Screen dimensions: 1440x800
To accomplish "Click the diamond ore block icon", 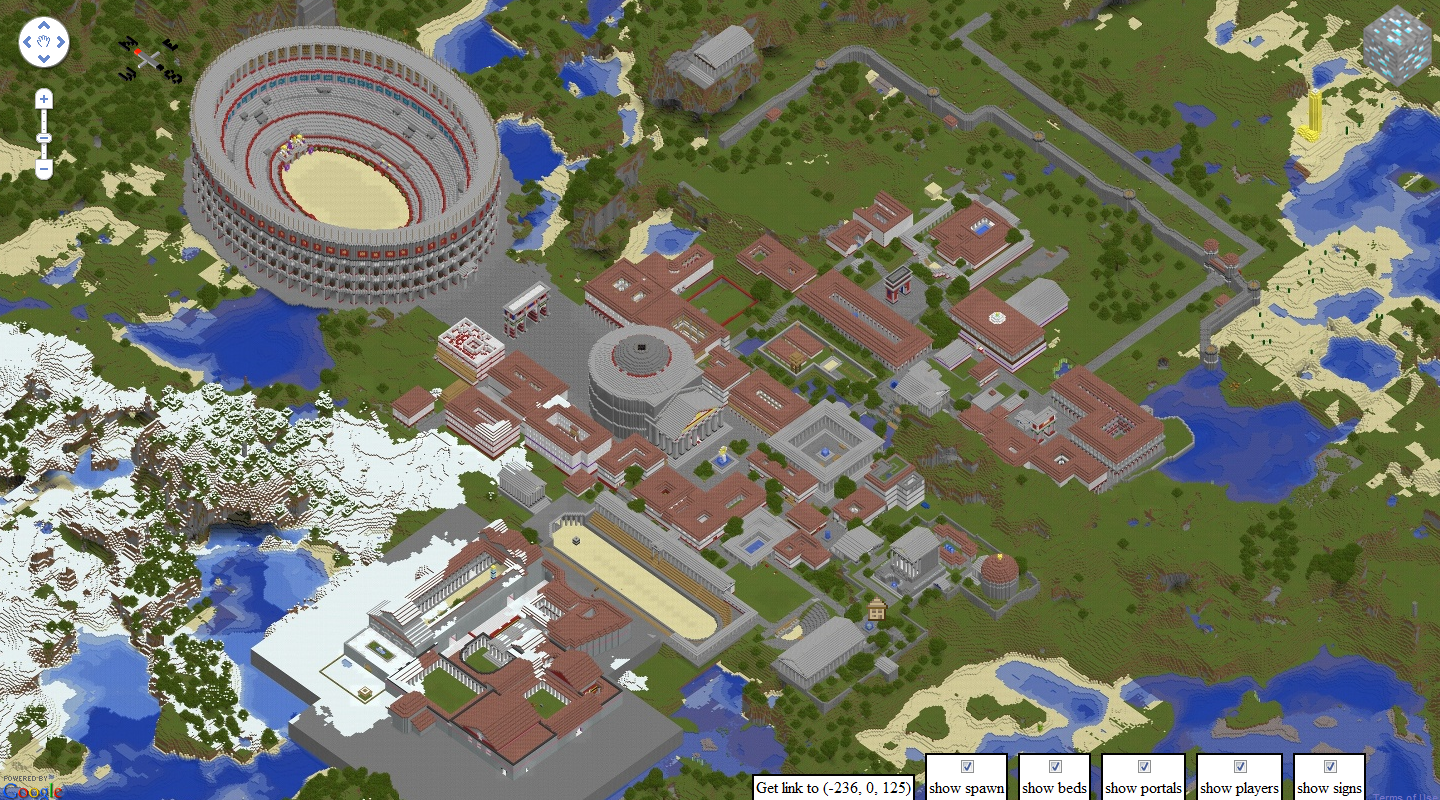I will pyautogui.click(x=1397, y=45).
